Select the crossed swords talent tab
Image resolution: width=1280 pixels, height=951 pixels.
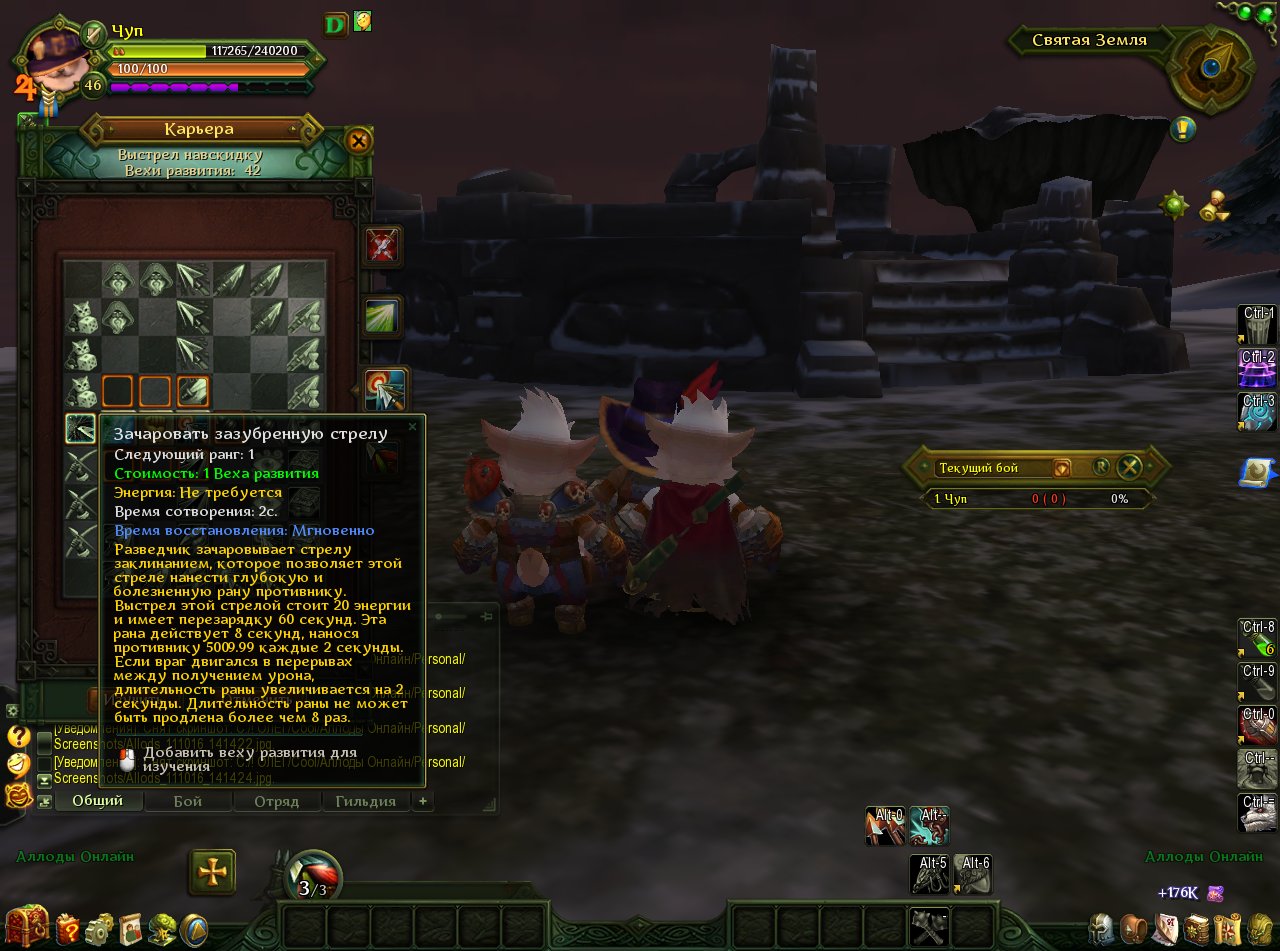pyautogui.click(x=382, y=246)
